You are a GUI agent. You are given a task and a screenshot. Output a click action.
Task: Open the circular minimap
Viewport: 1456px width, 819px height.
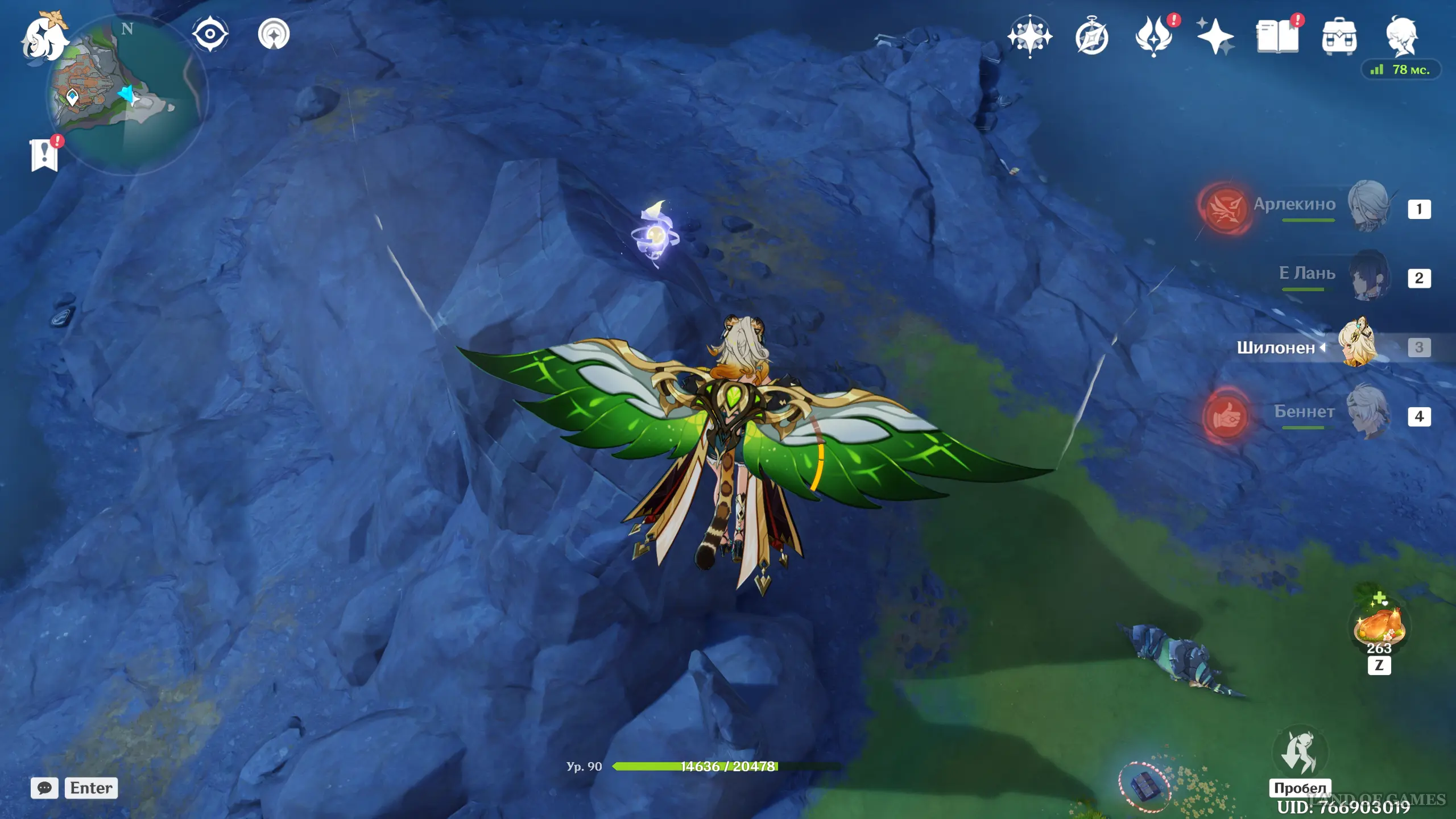tap(126, 94)
